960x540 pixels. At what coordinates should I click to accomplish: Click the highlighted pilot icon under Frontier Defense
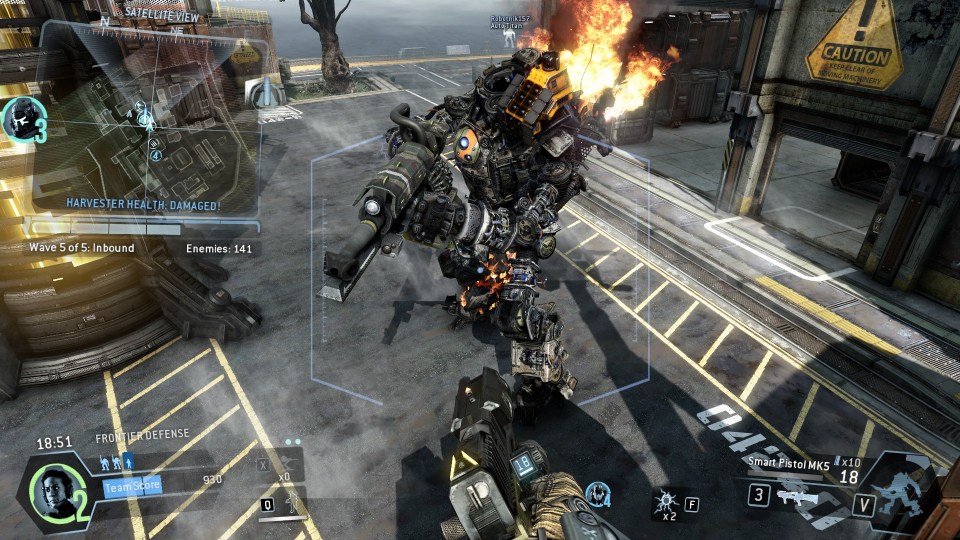[128, 462]
